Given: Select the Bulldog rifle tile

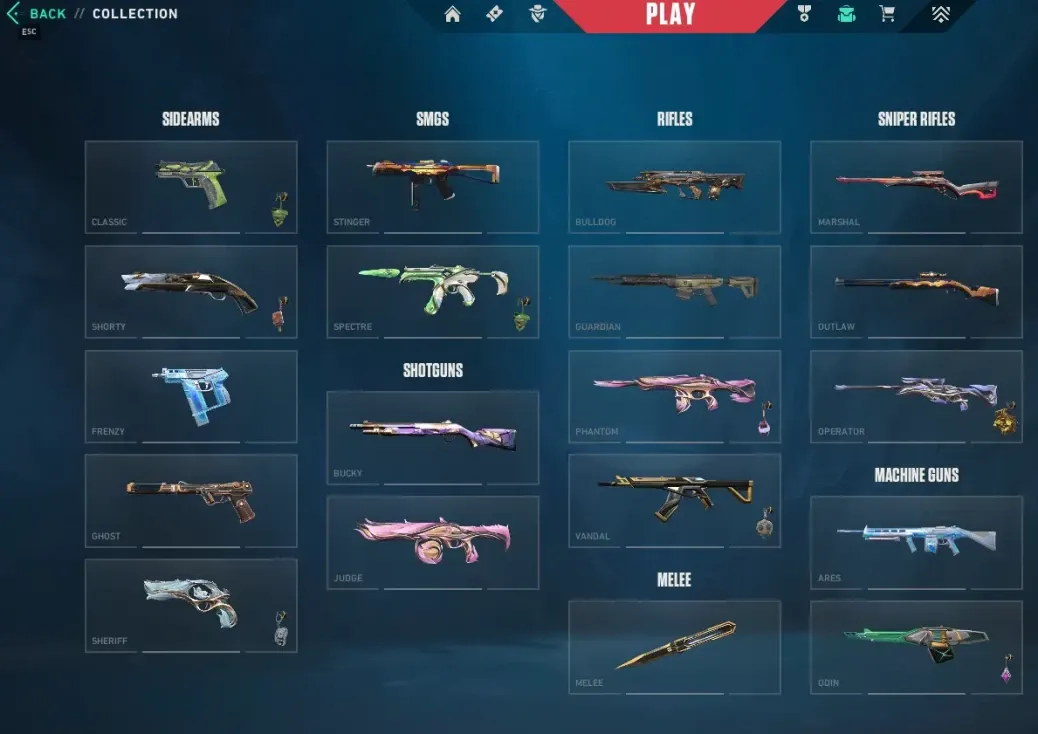Looking at the screenshot, I should tap(674, 187).
